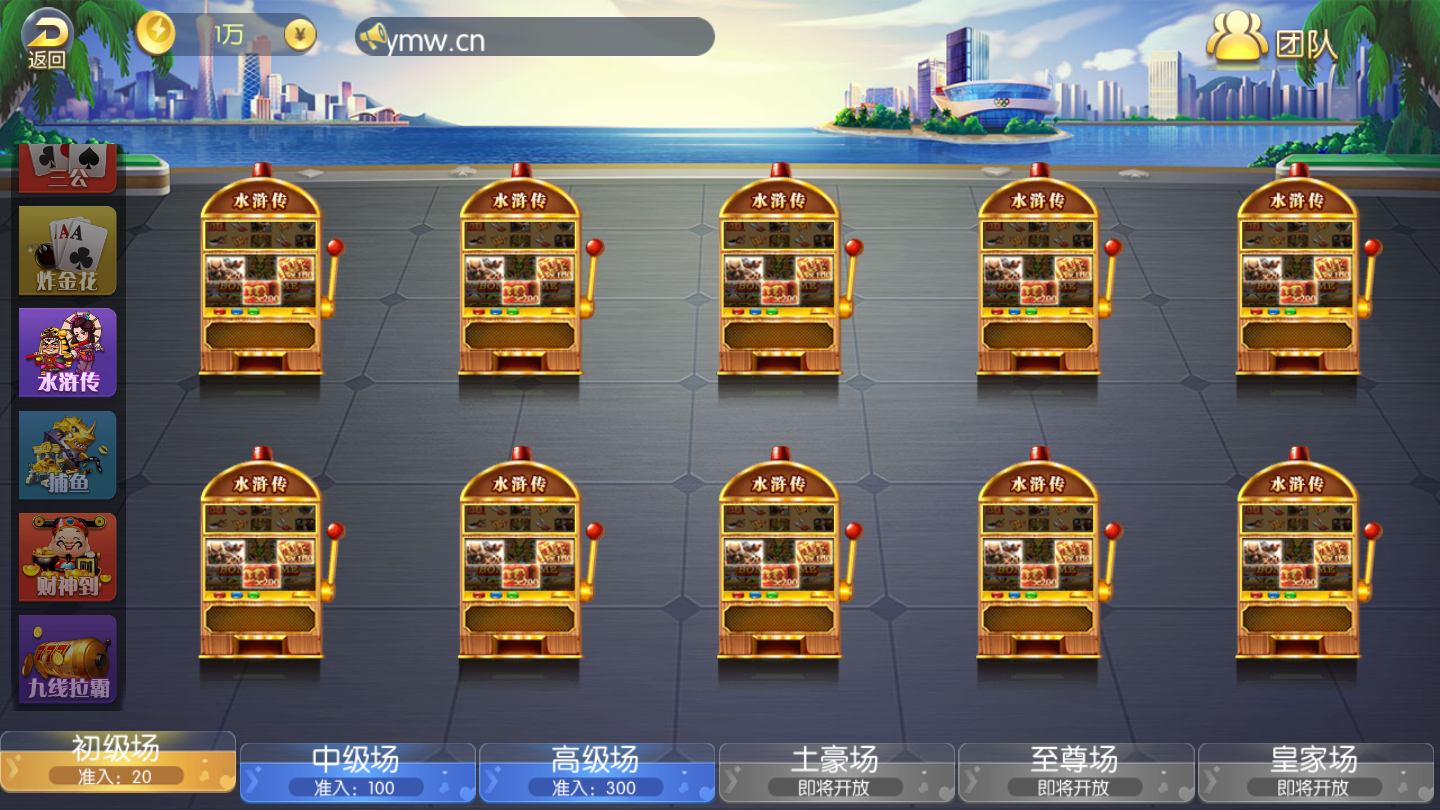Image resolution: width=1440 pixels, height=810 pixels.
Task: Click the yellow ¥ currency icon
Action: tap(299, 34)
